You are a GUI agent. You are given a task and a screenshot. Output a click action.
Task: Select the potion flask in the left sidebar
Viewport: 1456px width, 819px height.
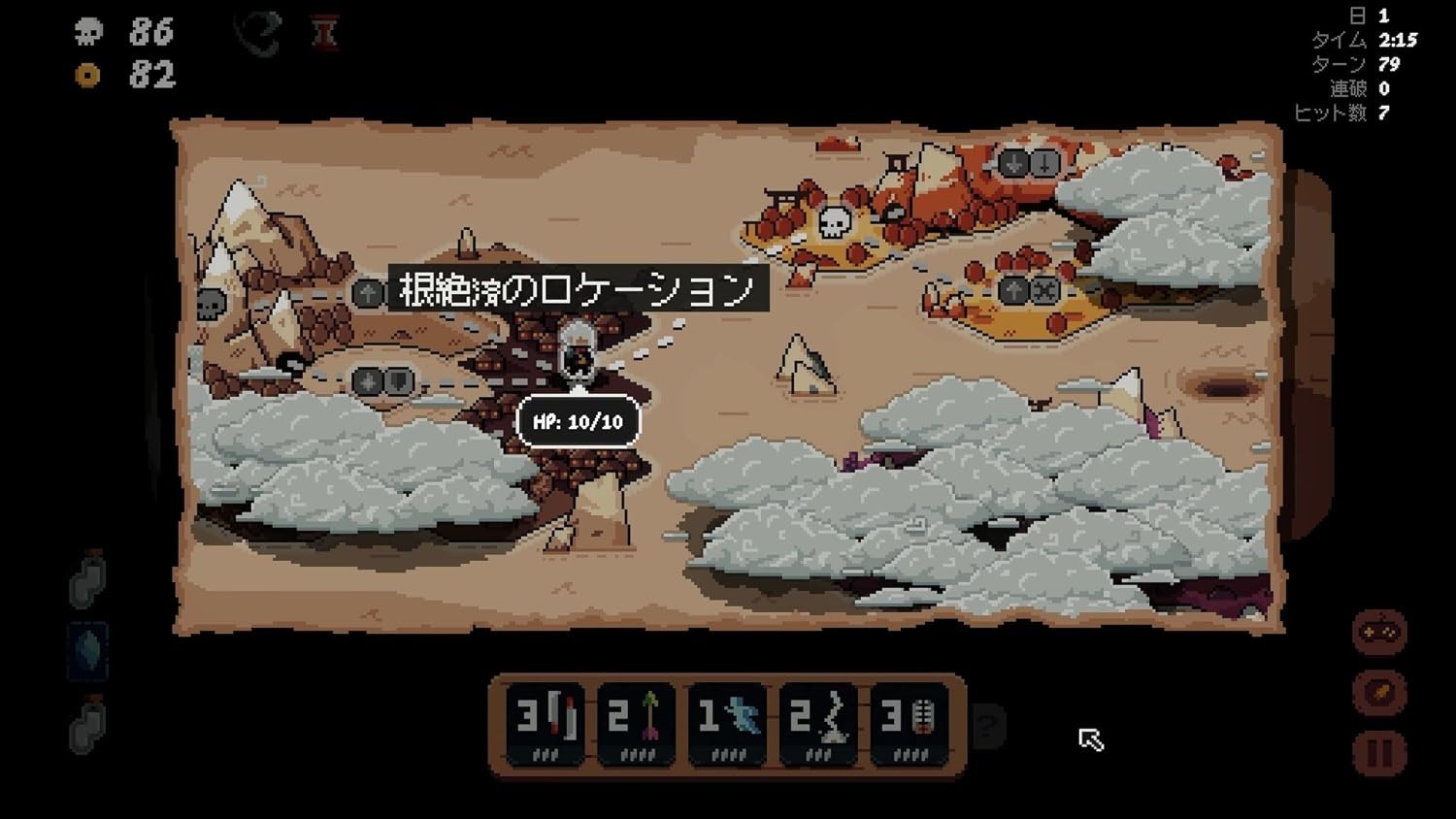(85, 582)
